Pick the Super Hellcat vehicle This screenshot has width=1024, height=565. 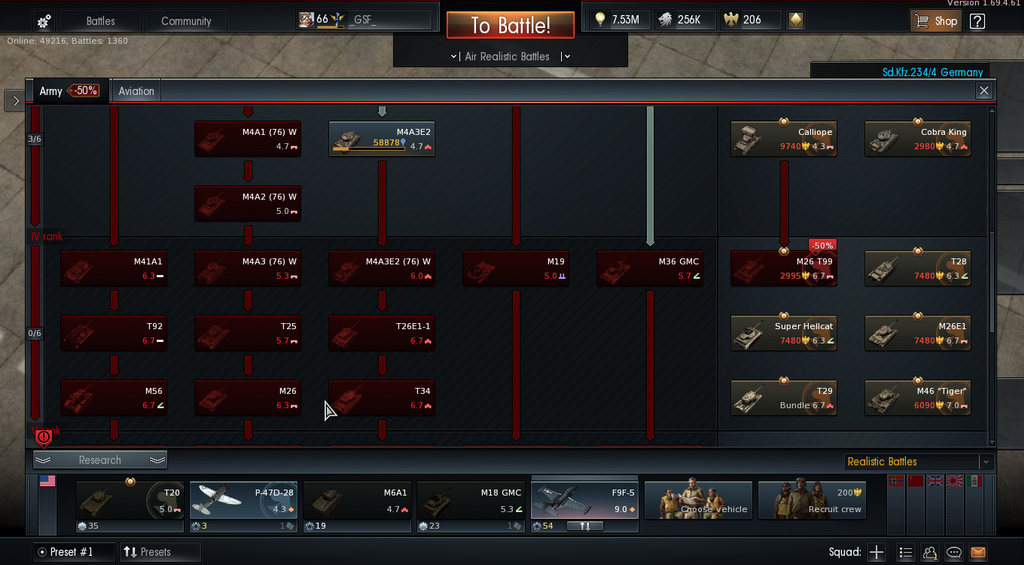pos(784,333)
